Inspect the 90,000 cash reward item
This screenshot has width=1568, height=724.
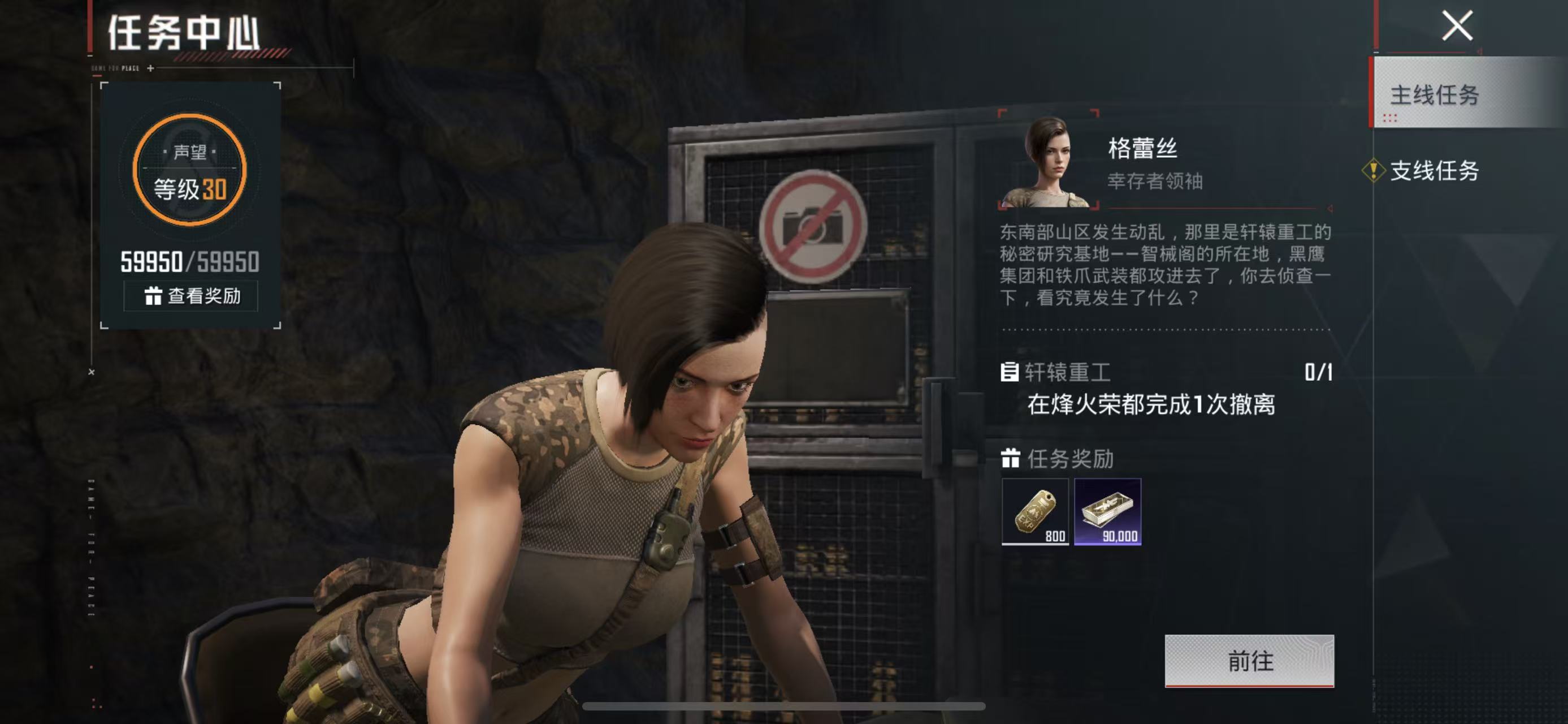click(x=1107, y=511)
